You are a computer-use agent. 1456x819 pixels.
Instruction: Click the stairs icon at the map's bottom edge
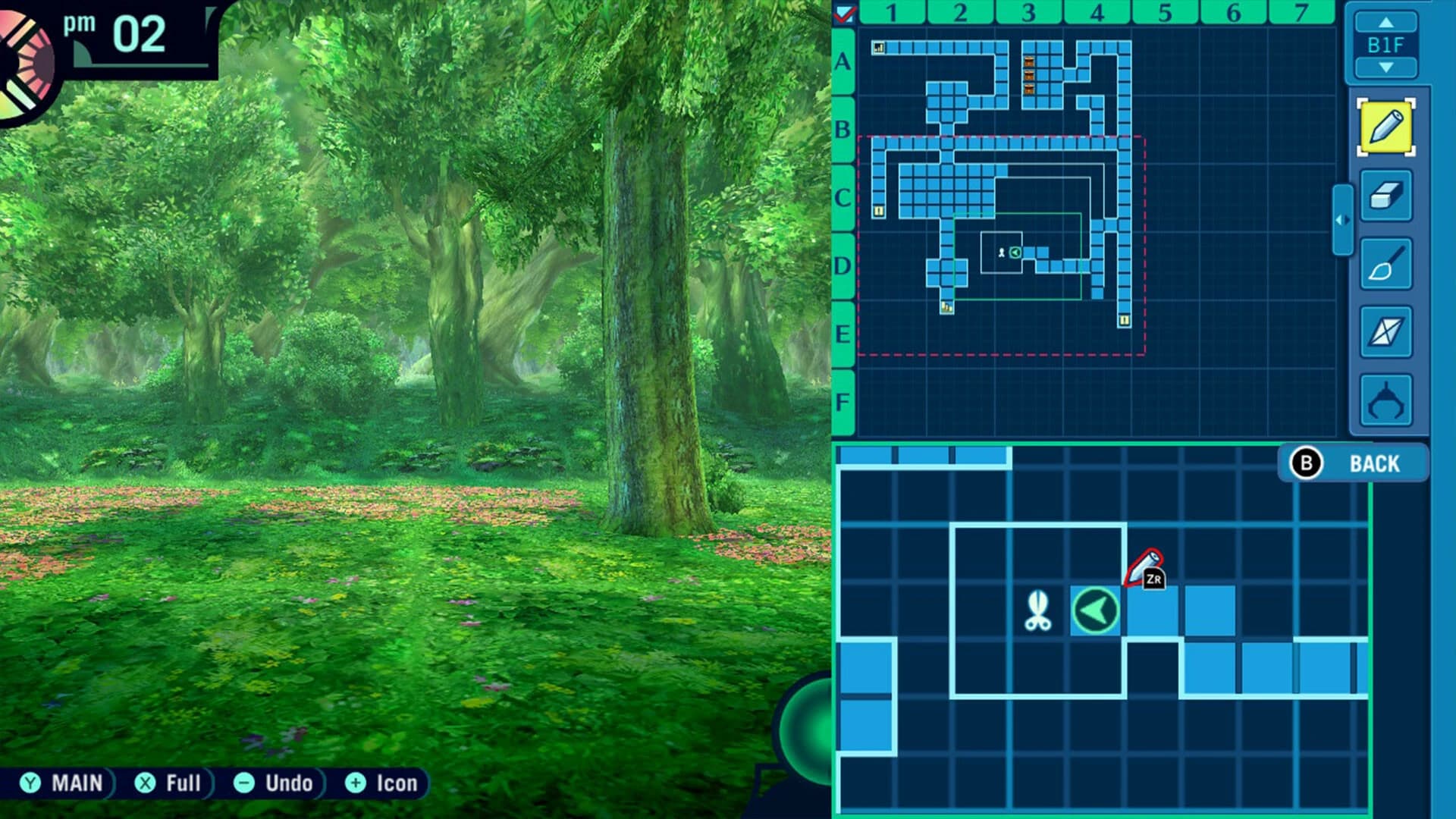click(x=948, y=309)
